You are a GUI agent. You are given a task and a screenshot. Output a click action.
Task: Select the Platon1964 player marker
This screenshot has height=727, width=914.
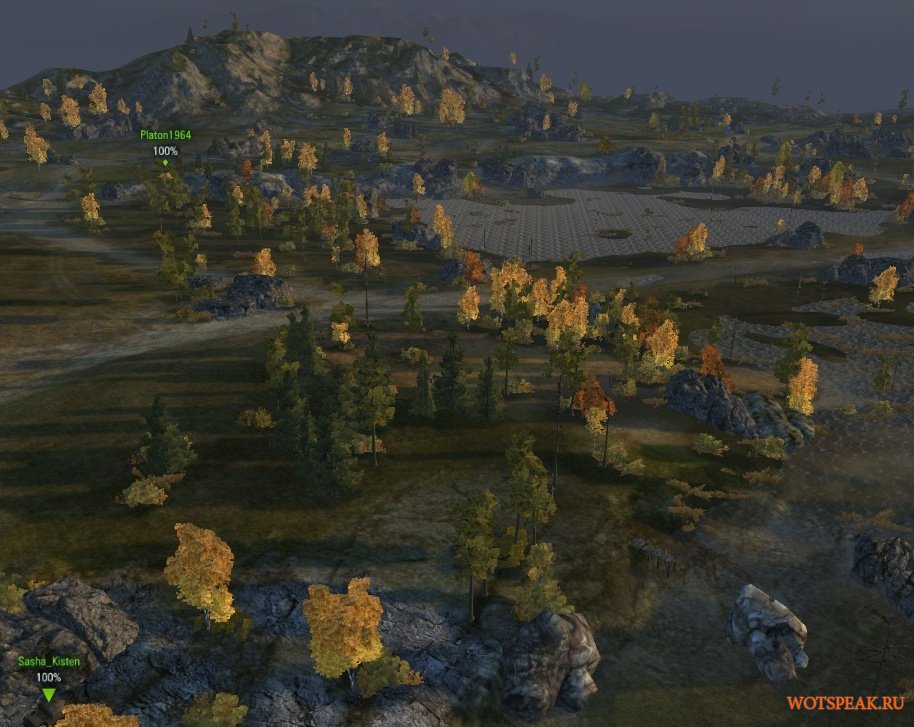(165, 162)
